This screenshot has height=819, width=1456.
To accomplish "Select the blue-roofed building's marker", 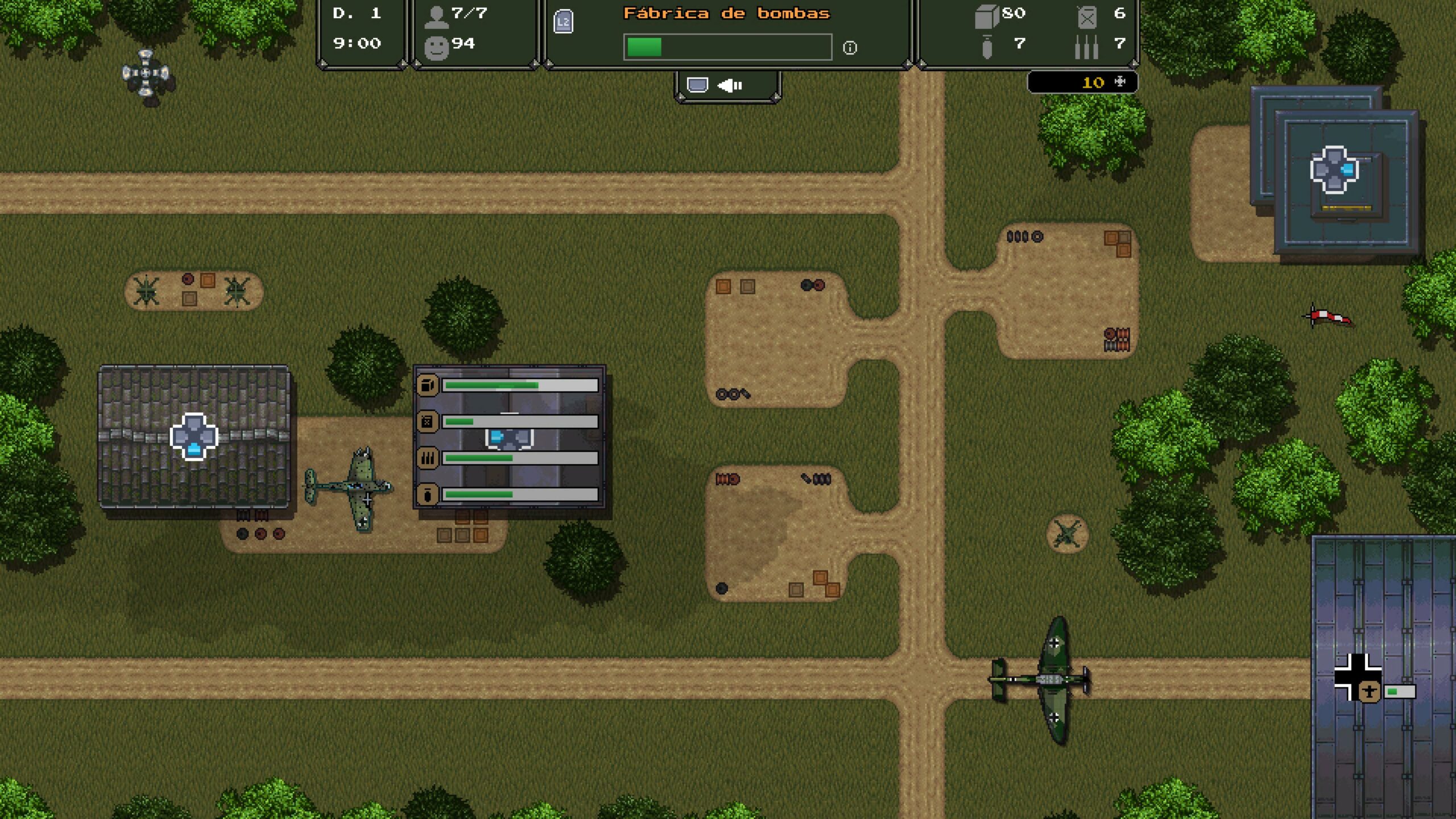I will coord(1334,169).
